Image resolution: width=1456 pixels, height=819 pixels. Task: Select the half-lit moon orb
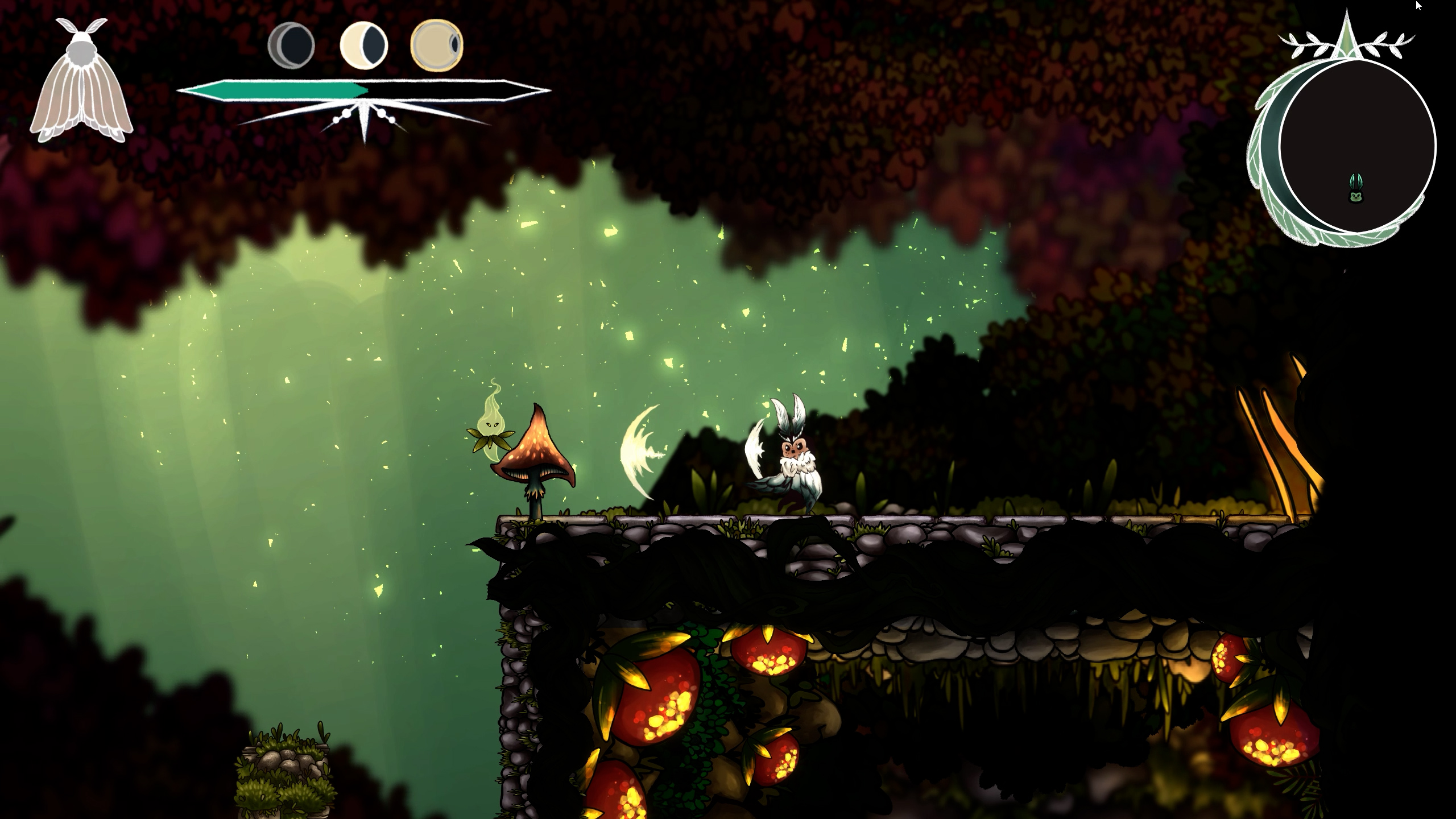[363, 45]
